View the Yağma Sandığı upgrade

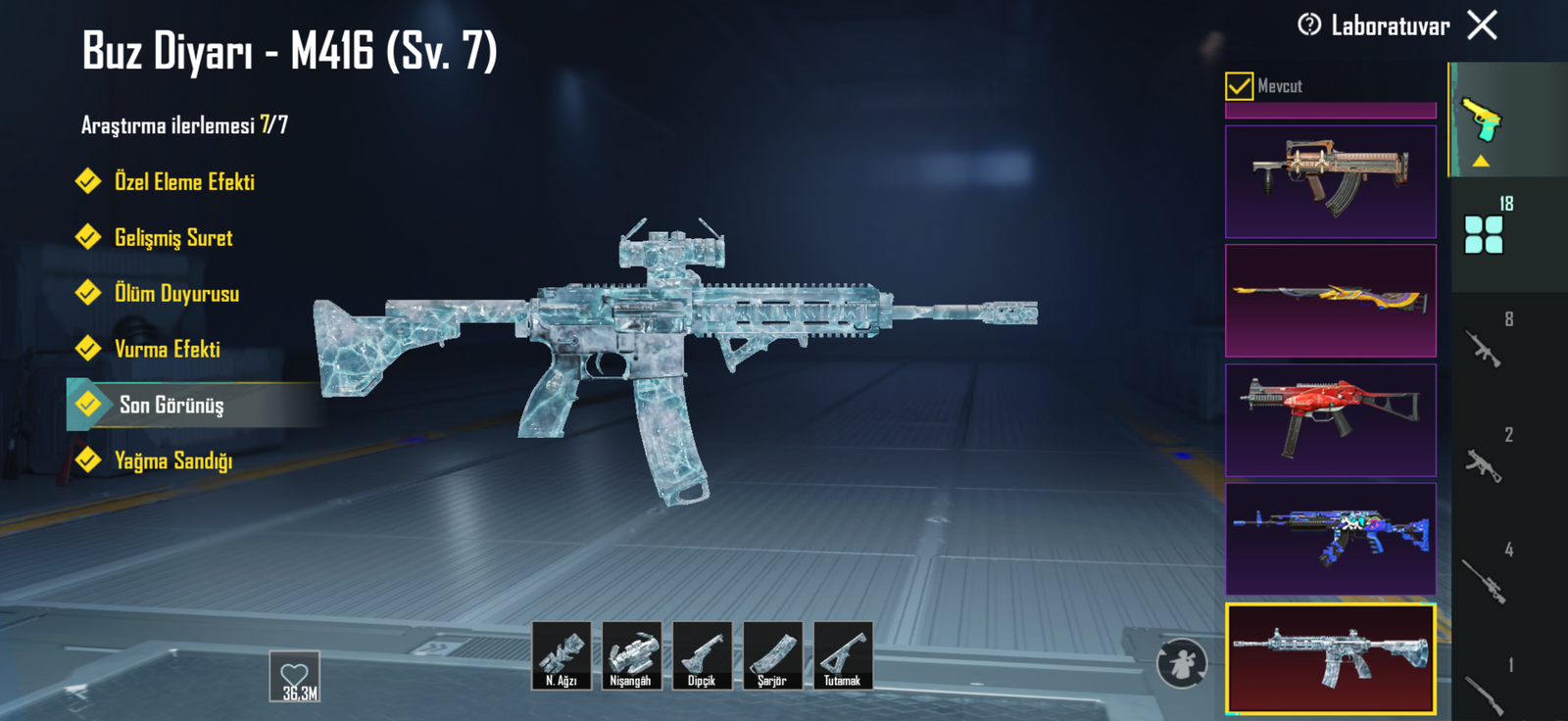click(x=172, y=461)
